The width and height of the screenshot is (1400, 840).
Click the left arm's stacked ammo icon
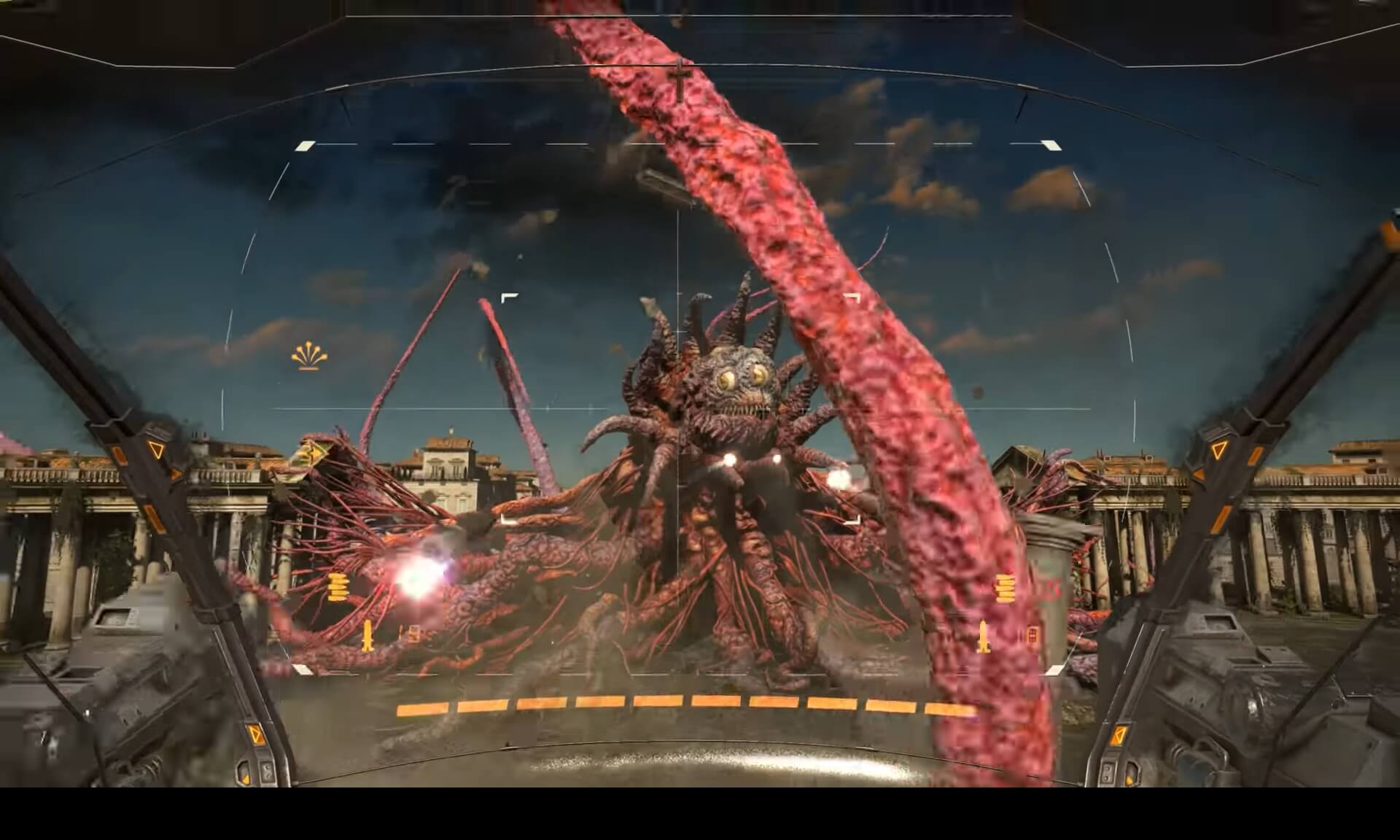tap(336, 587)
